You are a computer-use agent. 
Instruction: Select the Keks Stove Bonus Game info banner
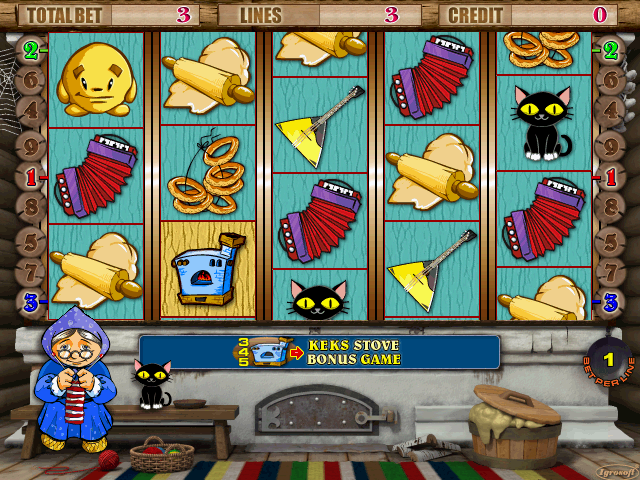pos(319,352)
